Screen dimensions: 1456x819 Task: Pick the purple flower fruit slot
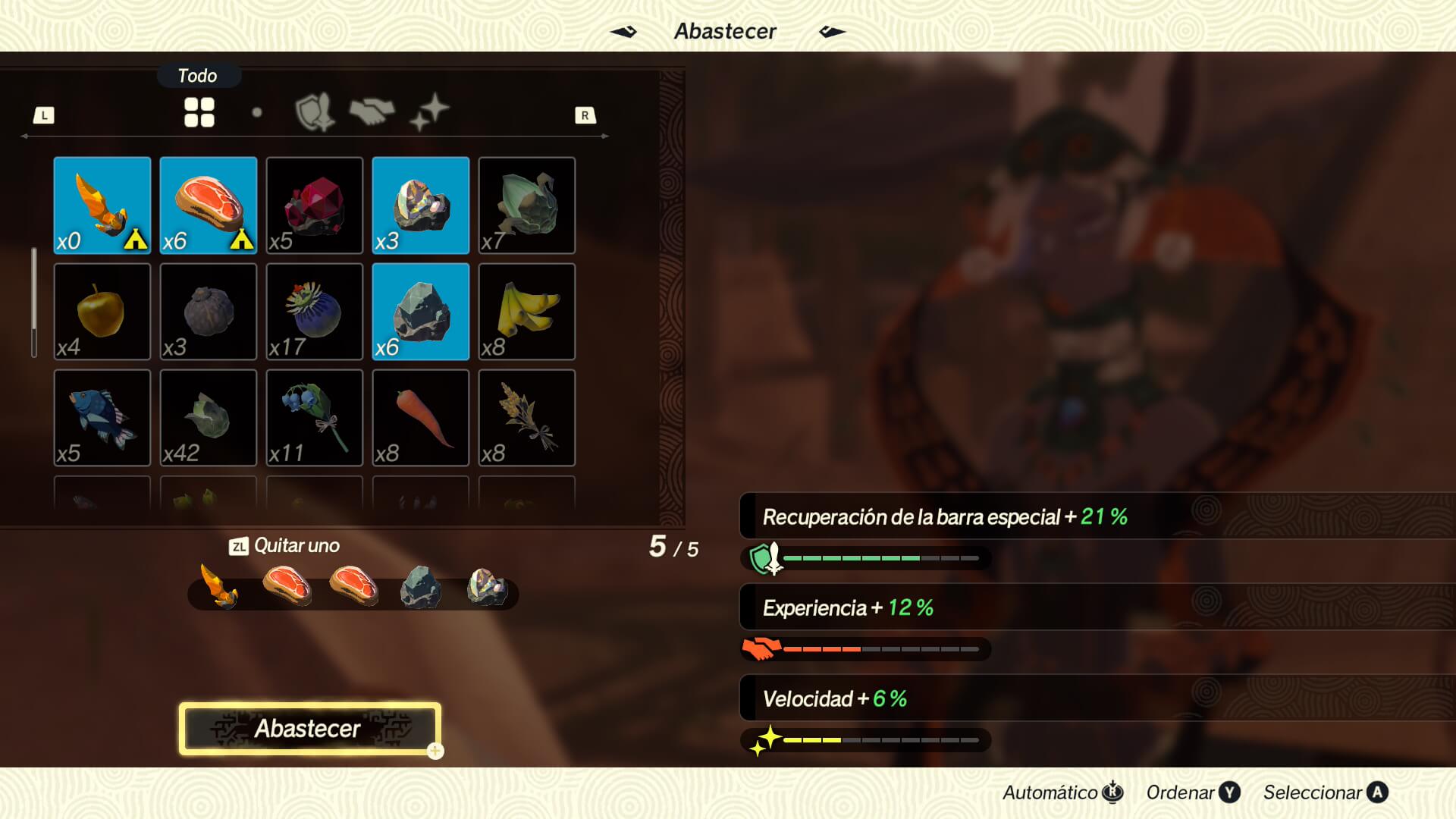315,312
